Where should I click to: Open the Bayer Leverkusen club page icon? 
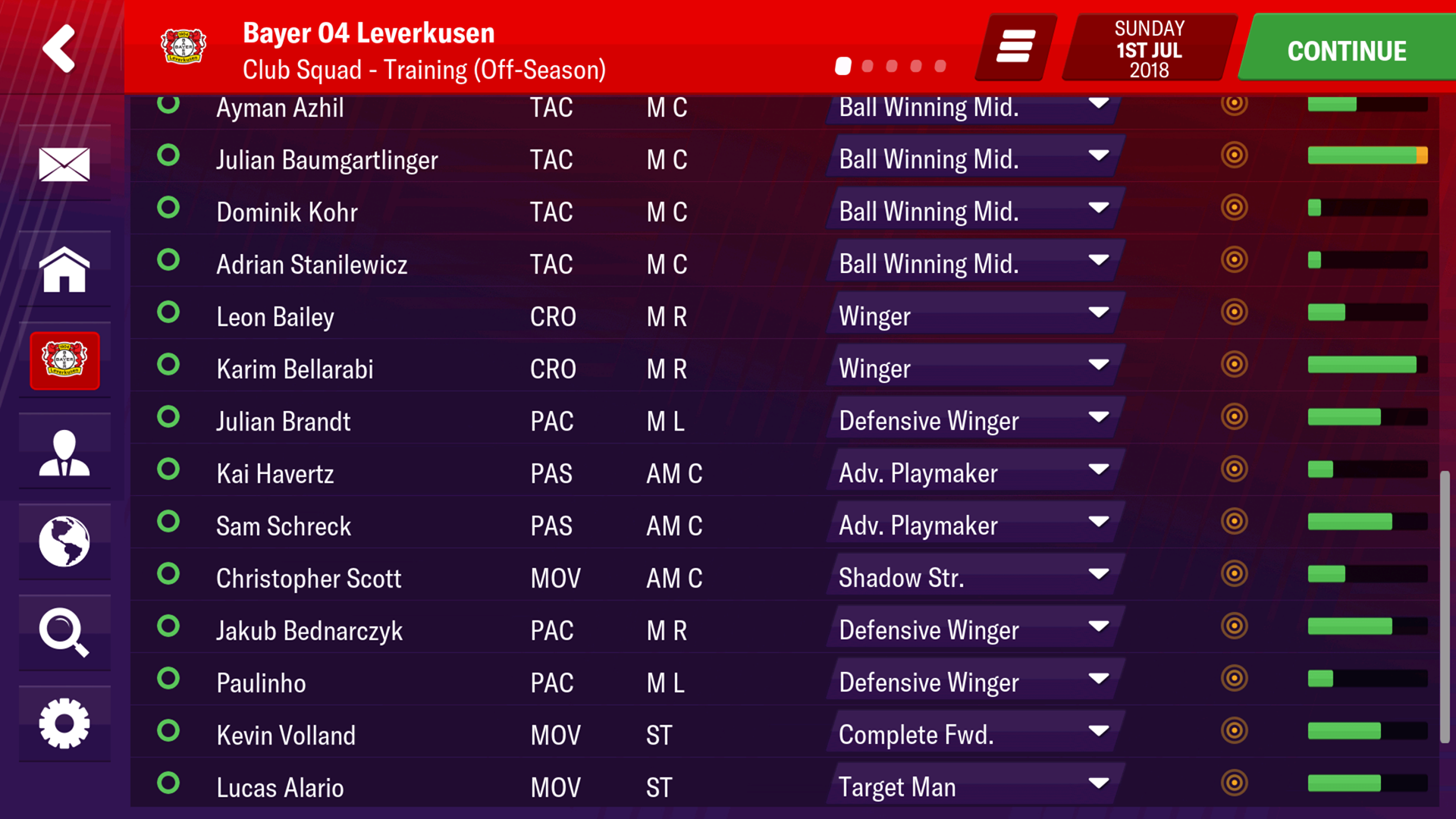tap(64, 361)
